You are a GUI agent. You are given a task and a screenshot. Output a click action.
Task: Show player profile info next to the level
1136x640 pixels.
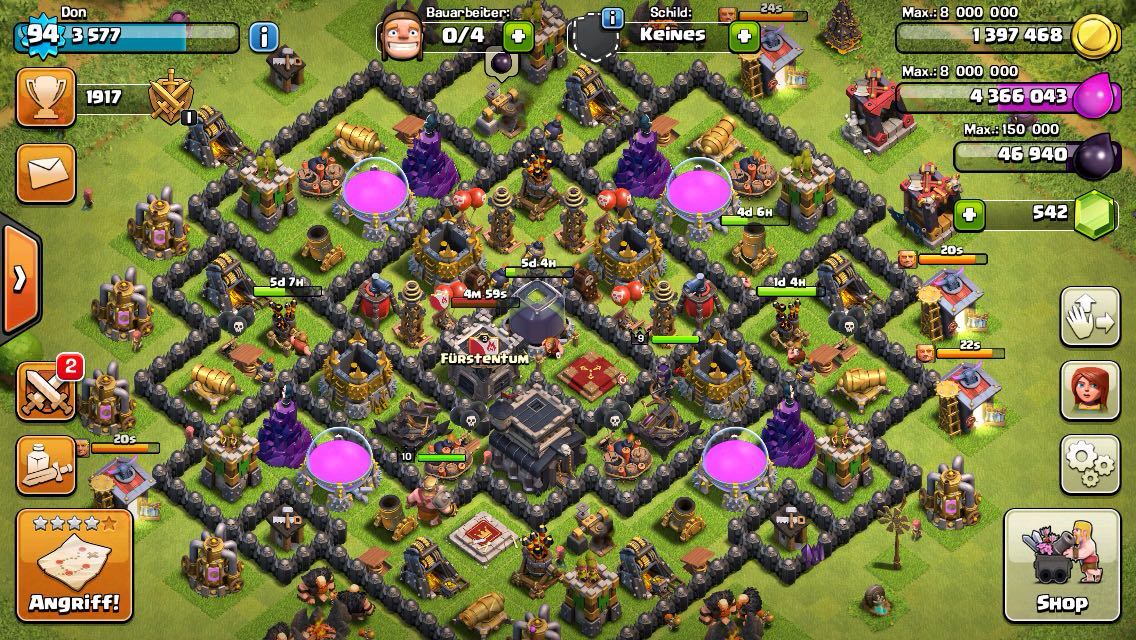pos(263,38)
